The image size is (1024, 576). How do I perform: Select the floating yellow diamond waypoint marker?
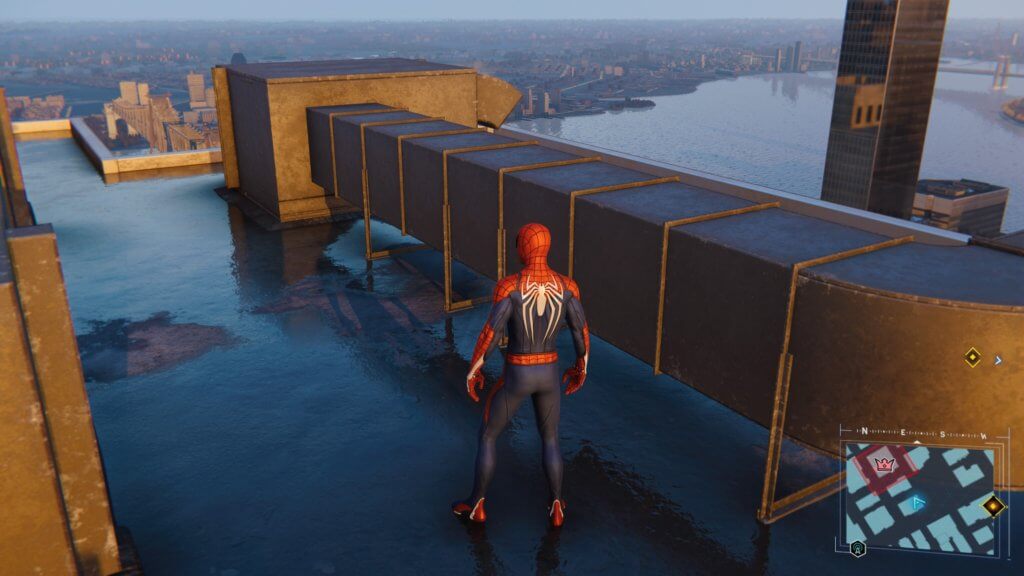click(x=972, y=357)
